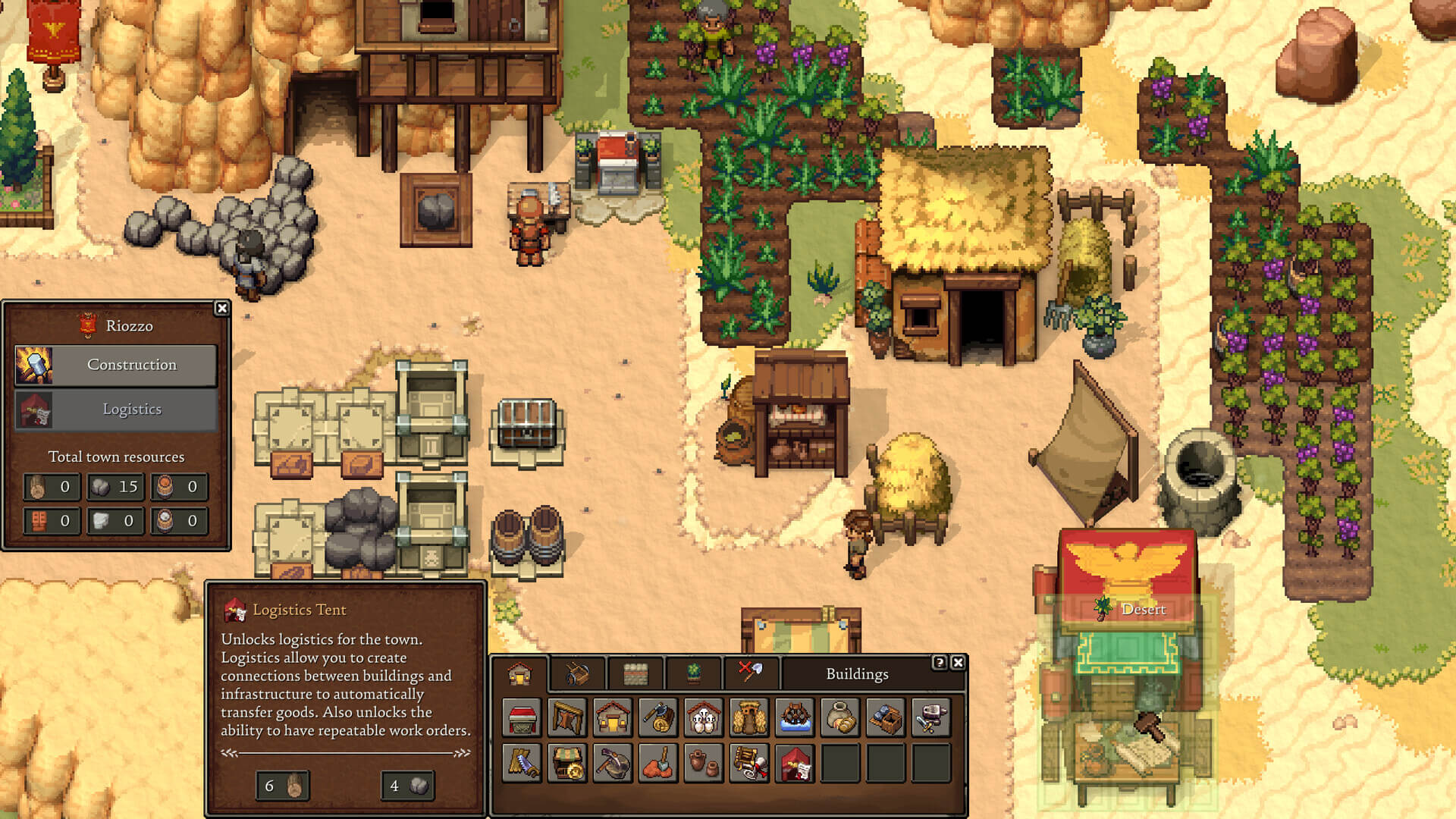Select the woodcutter axe and log building
The width and height of the screenshot is (1456, 819).
click(658, 717)
